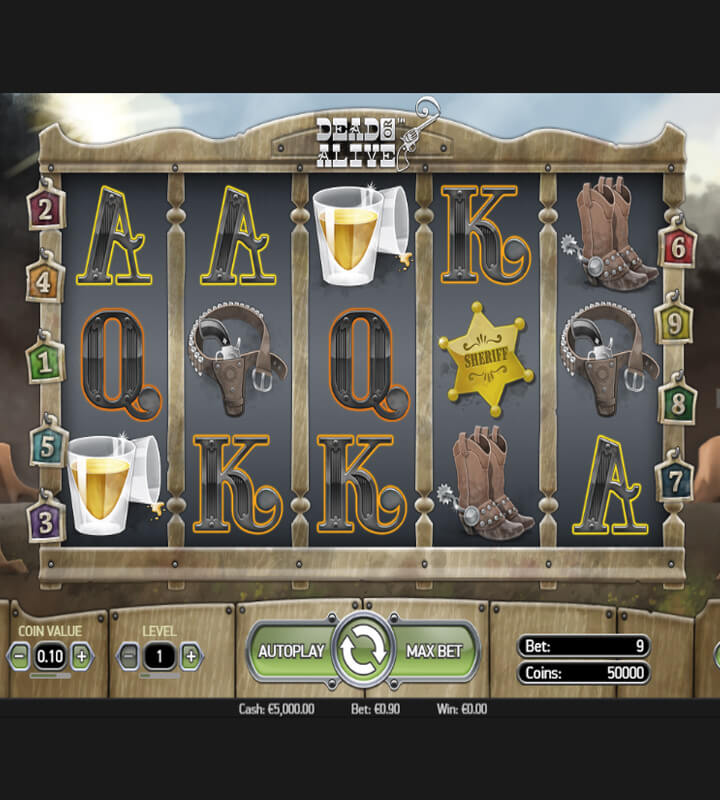Viewport: 720px width, 800px height.
Task: Select payline tag number 2
Action: pyautogui.click(x=44, y=210)
